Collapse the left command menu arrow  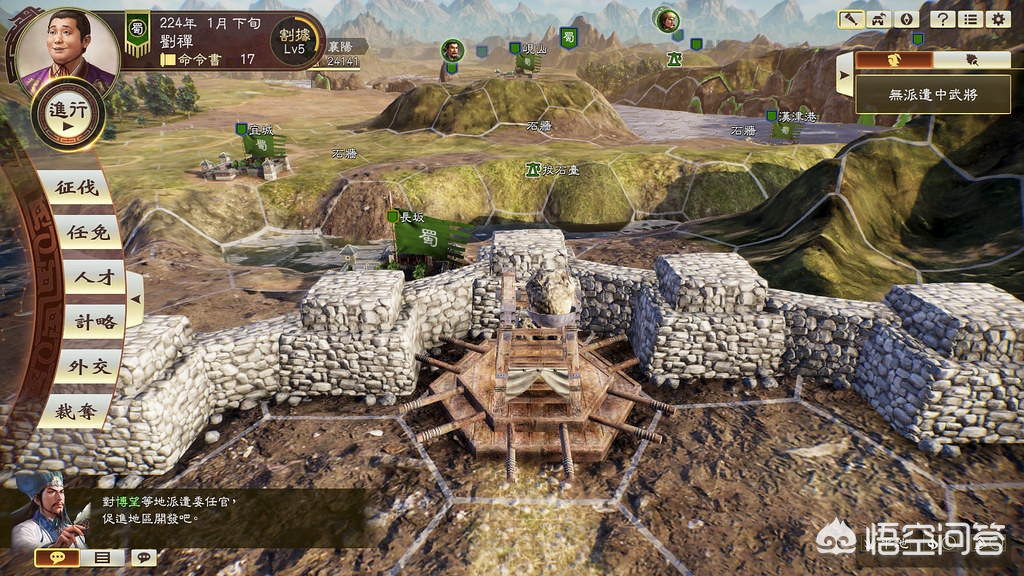click(135, 298)
